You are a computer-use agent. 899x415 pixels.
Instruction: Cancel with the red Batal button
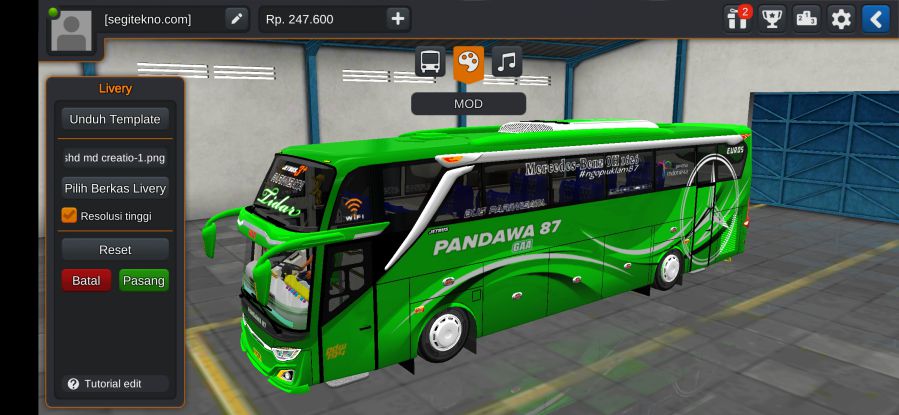click(x=86, y=281)
